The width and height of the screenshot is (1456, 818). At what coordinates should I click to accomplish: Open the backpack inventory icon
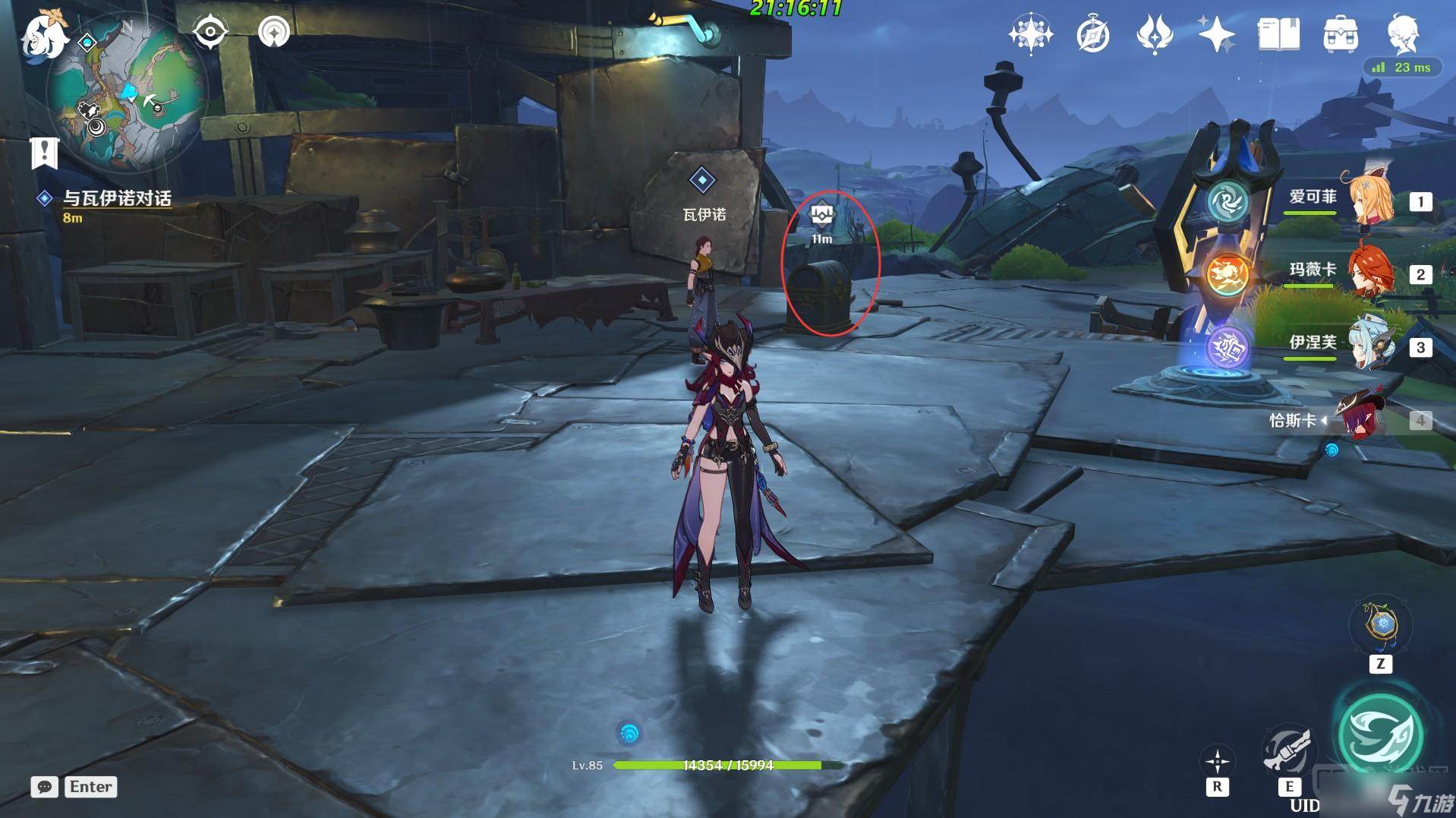tap(1341, 34)
